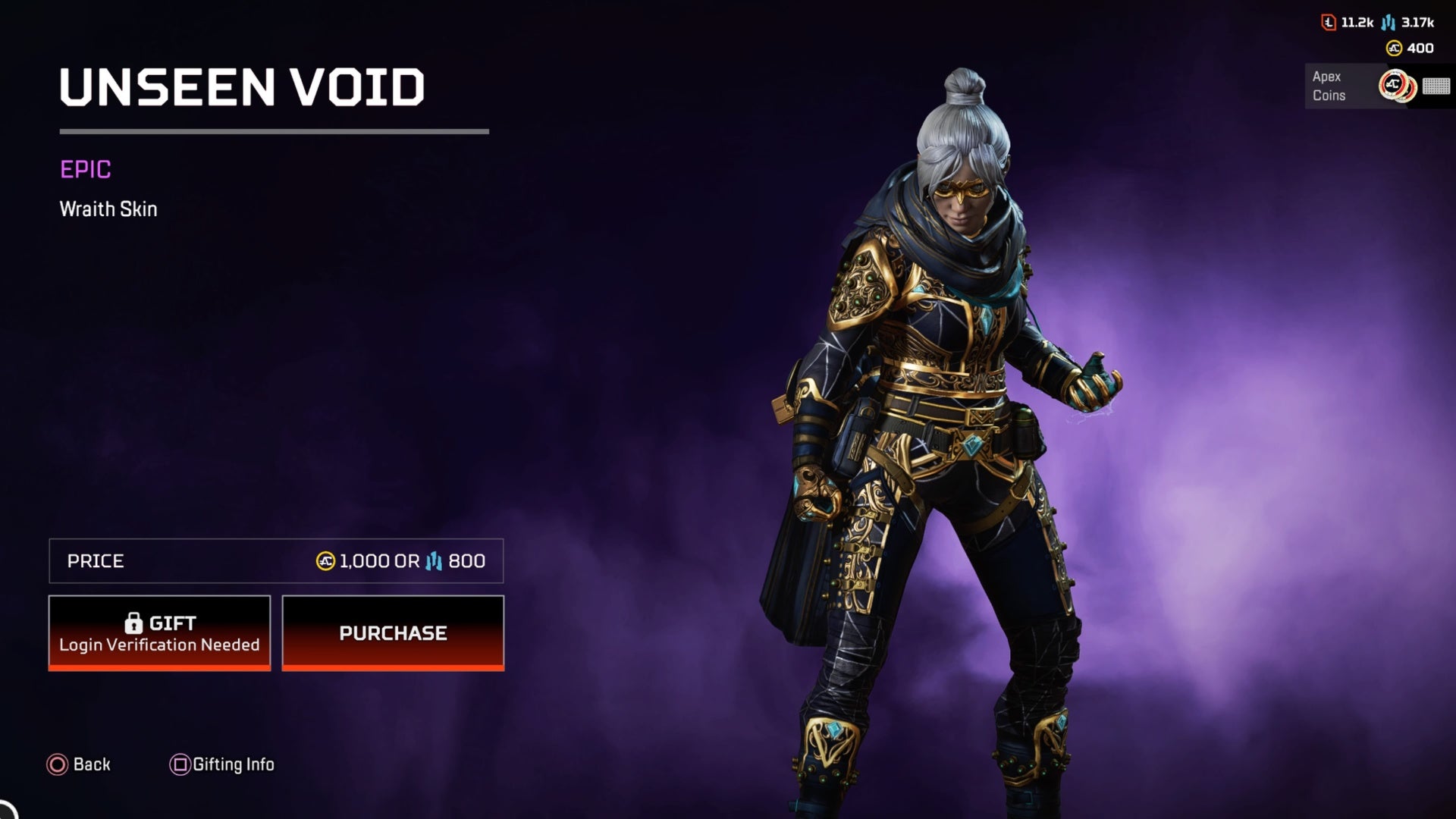Click the circle Back button prompt icon
The height and width of the screenshot is (819, 1456).
56,764
